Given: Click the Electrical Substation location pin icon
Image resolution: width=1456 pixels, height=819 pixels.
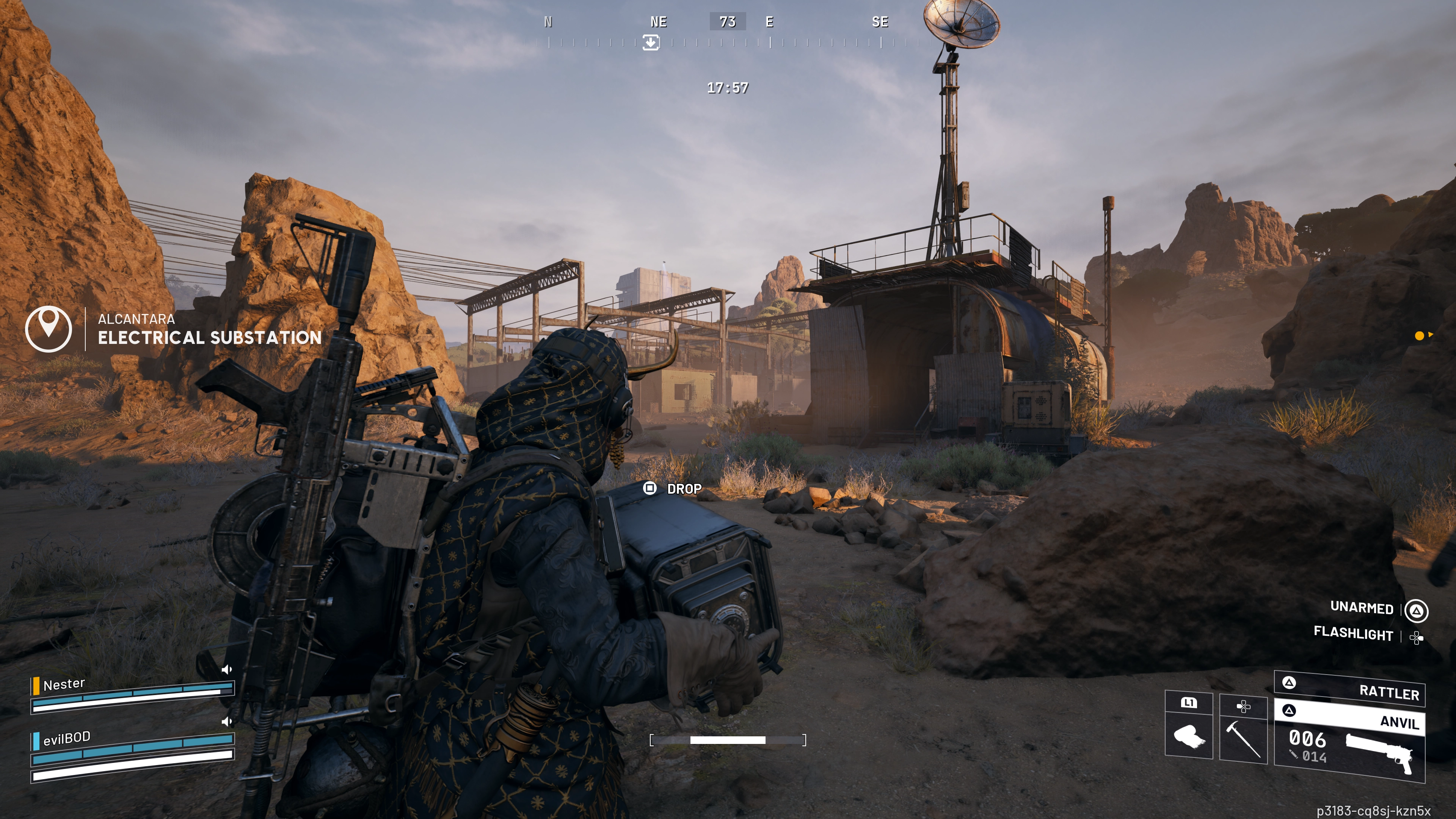Looking at the screenshot, I should pyautogui.click(x=49, y=328).
